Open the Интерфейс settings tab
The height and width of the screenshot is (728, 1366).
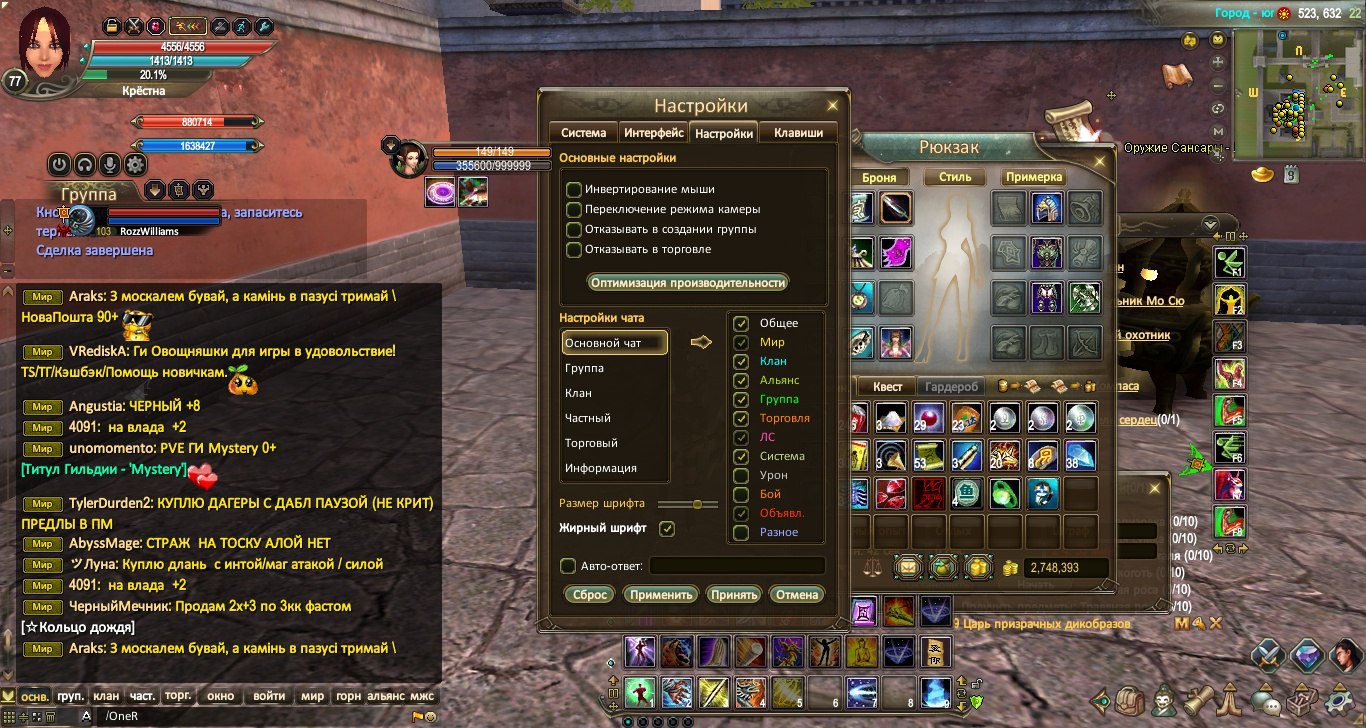(x=653, y=132)
